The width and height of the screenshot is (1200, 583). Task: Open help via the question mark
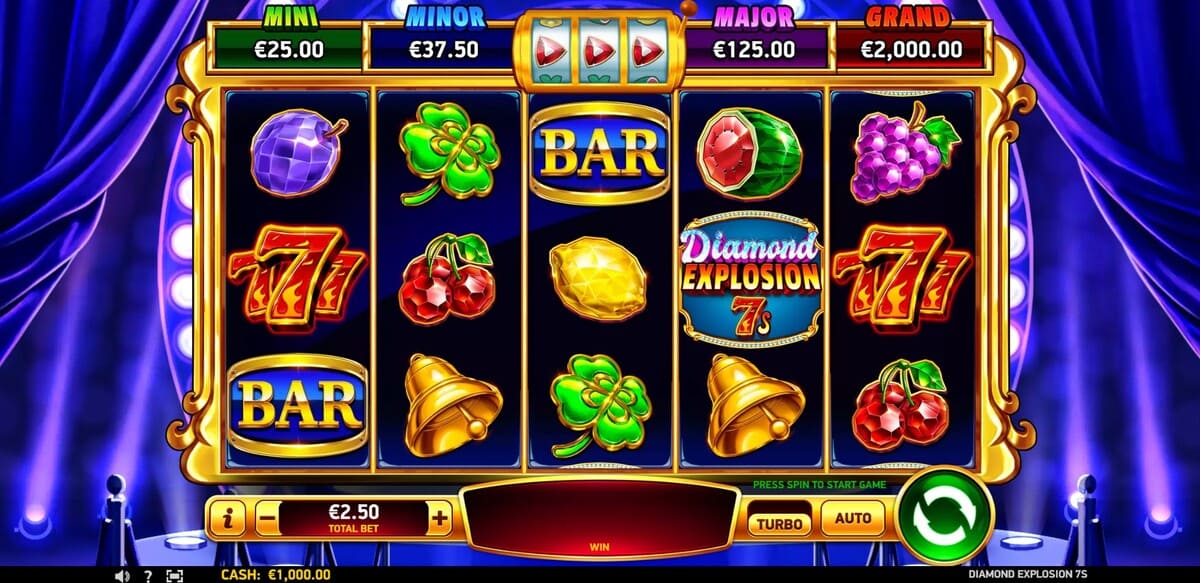pos(148,576)
